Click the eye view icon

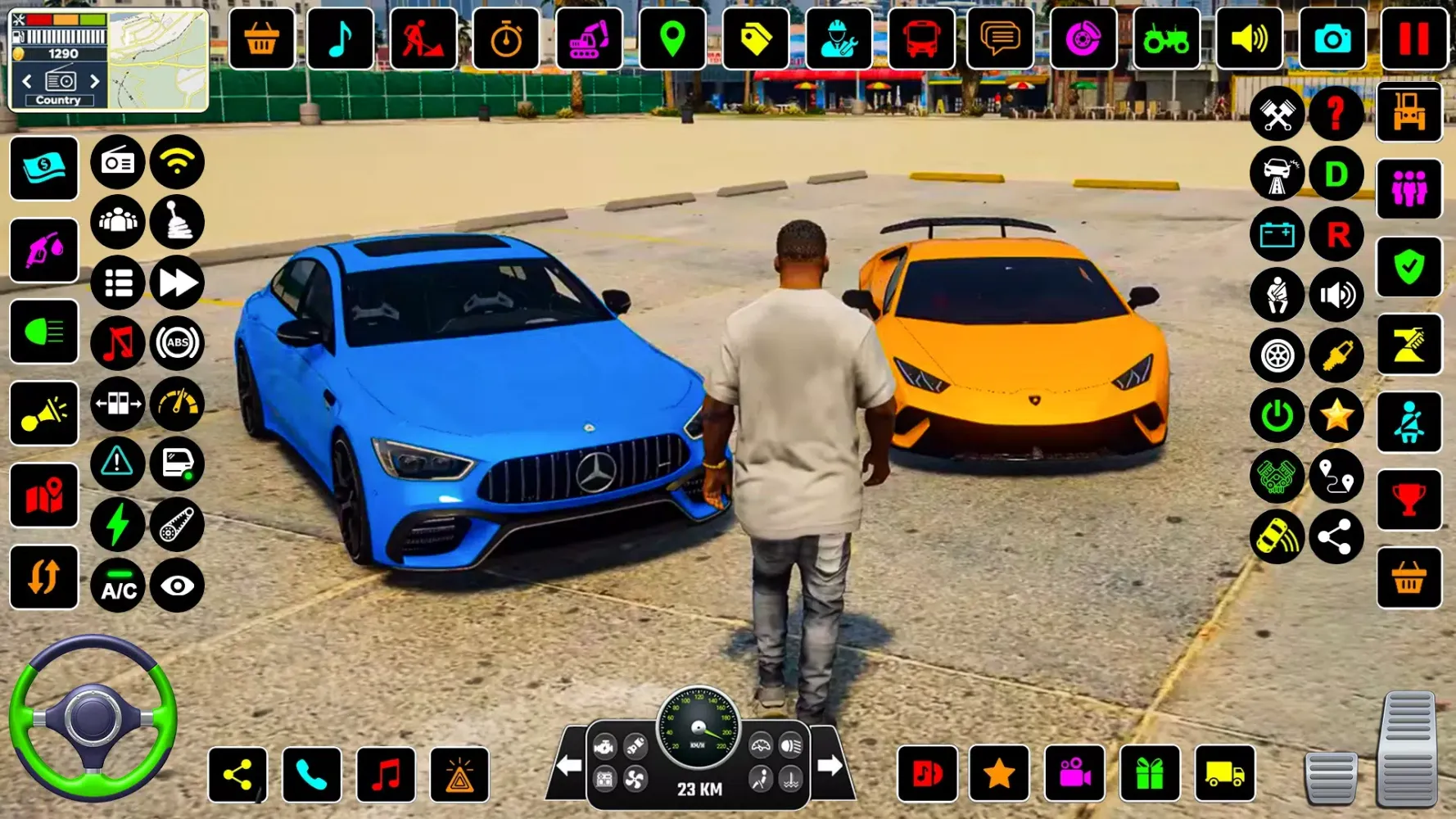click(x=177, y=586)
